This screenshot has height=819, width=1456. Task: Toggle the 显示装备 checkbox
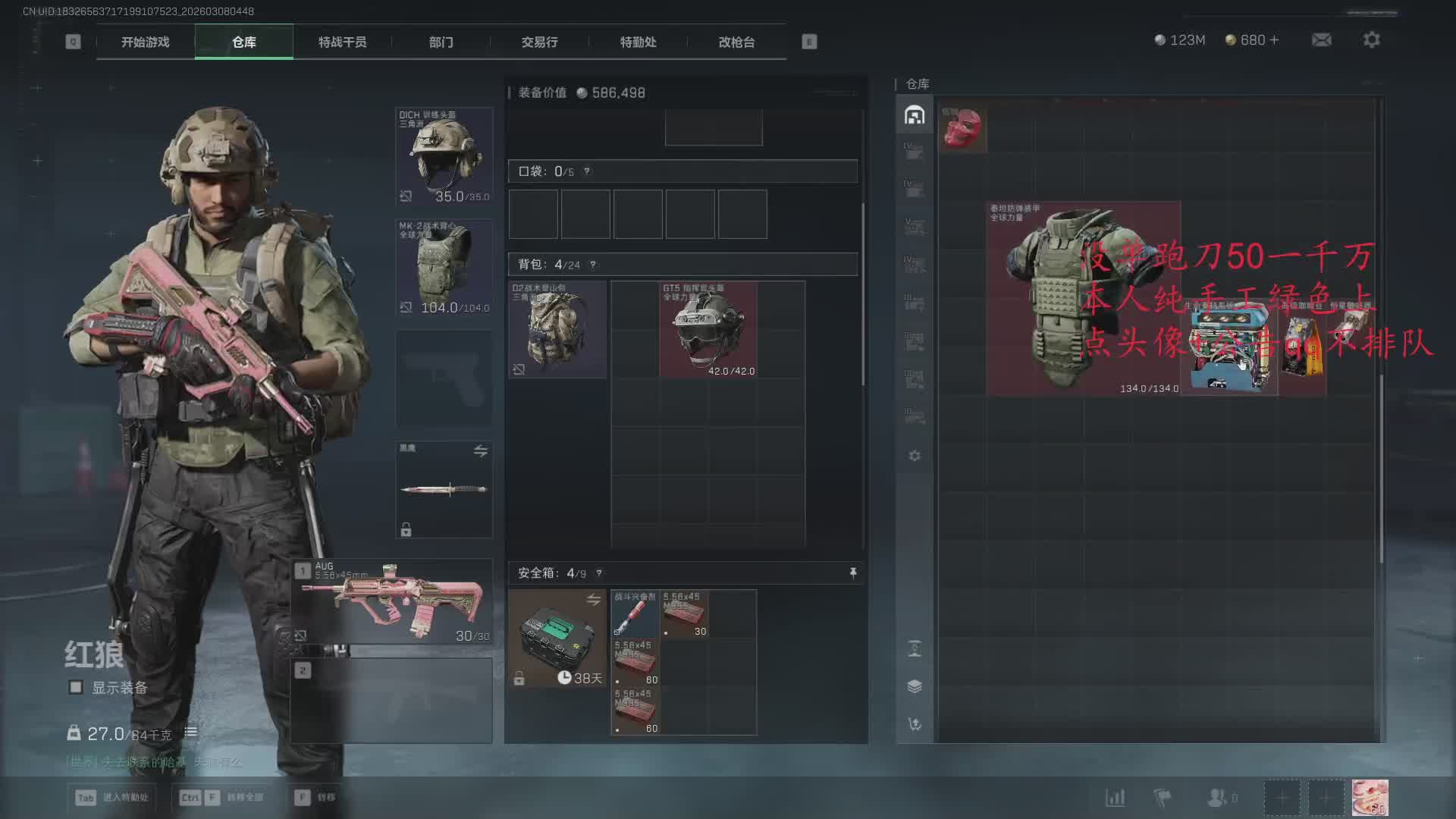click(76, 688)
